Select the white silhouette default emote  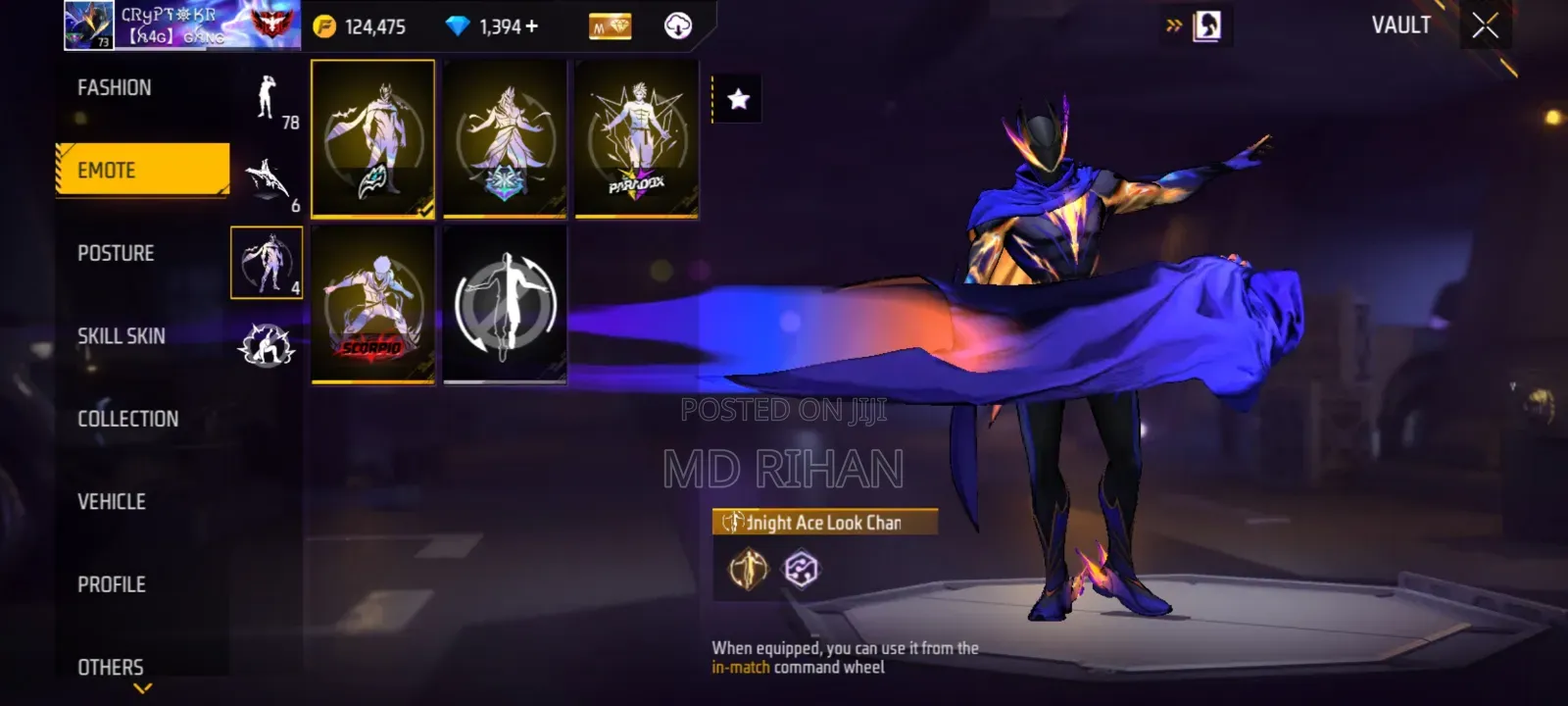tap(505, 304)
